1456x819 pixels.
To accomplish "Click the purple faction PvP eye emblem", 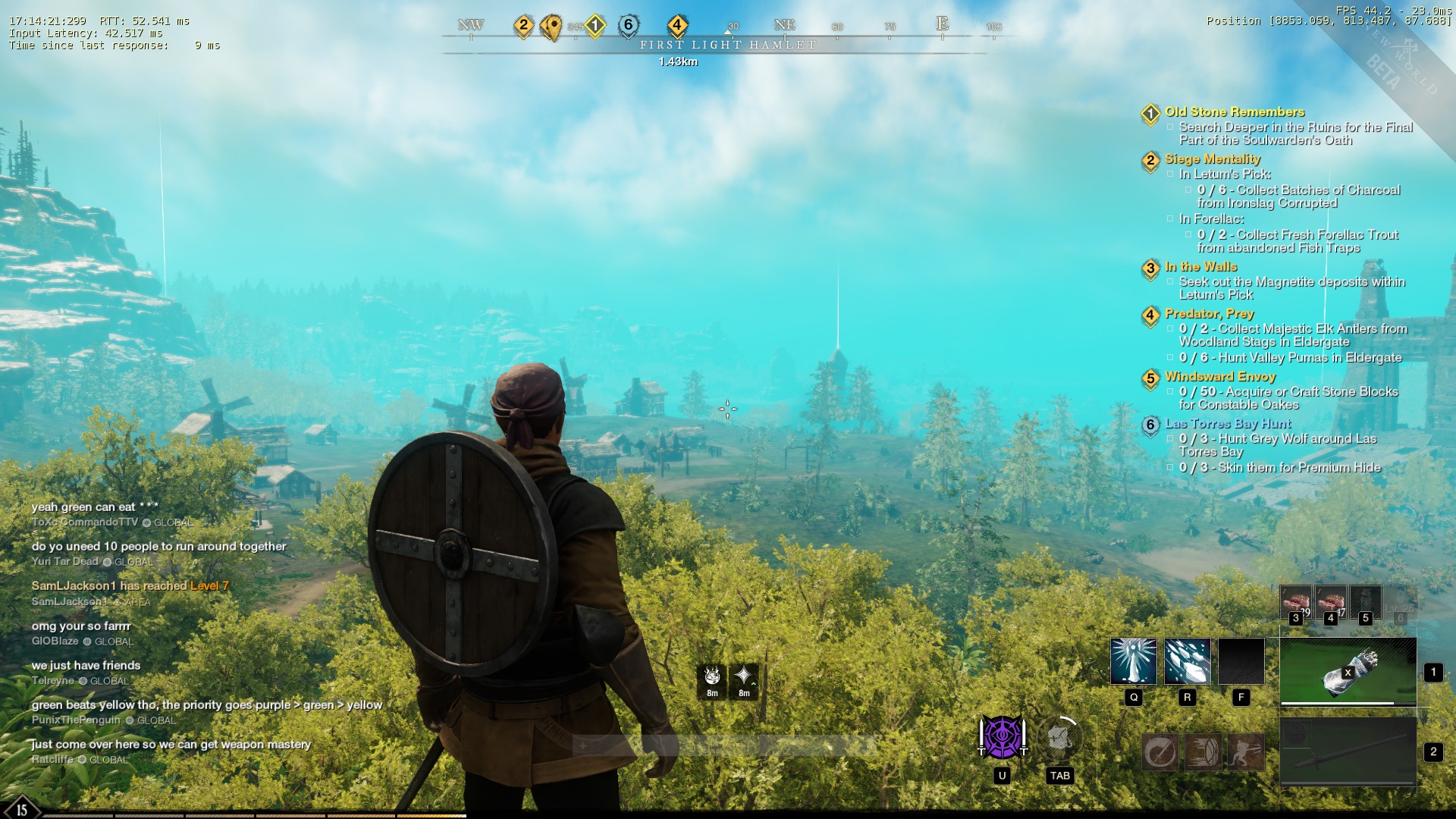I will 1002,737.
